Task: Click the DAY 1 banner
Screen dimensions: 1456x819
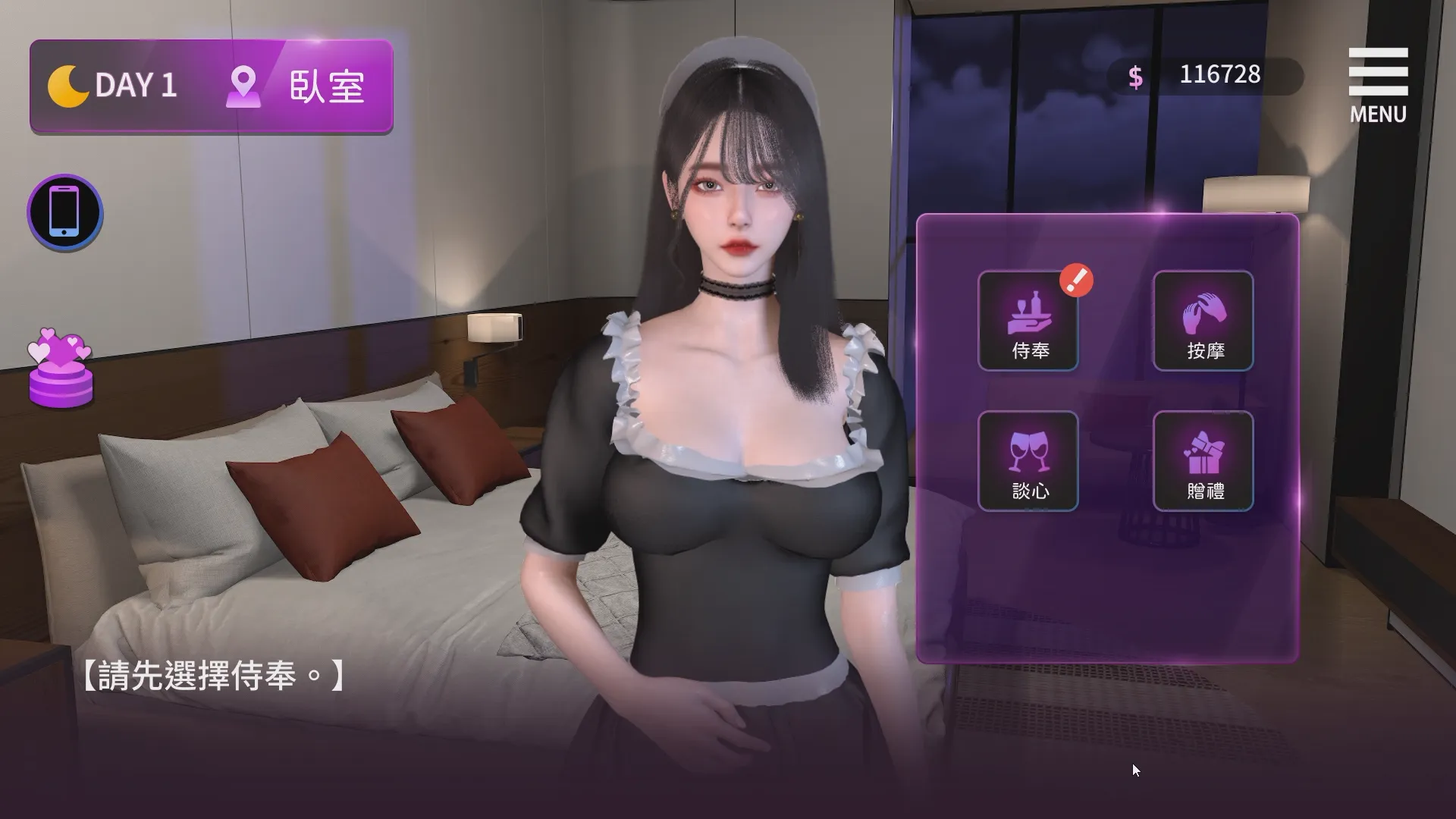Action: tap(136, 86)
